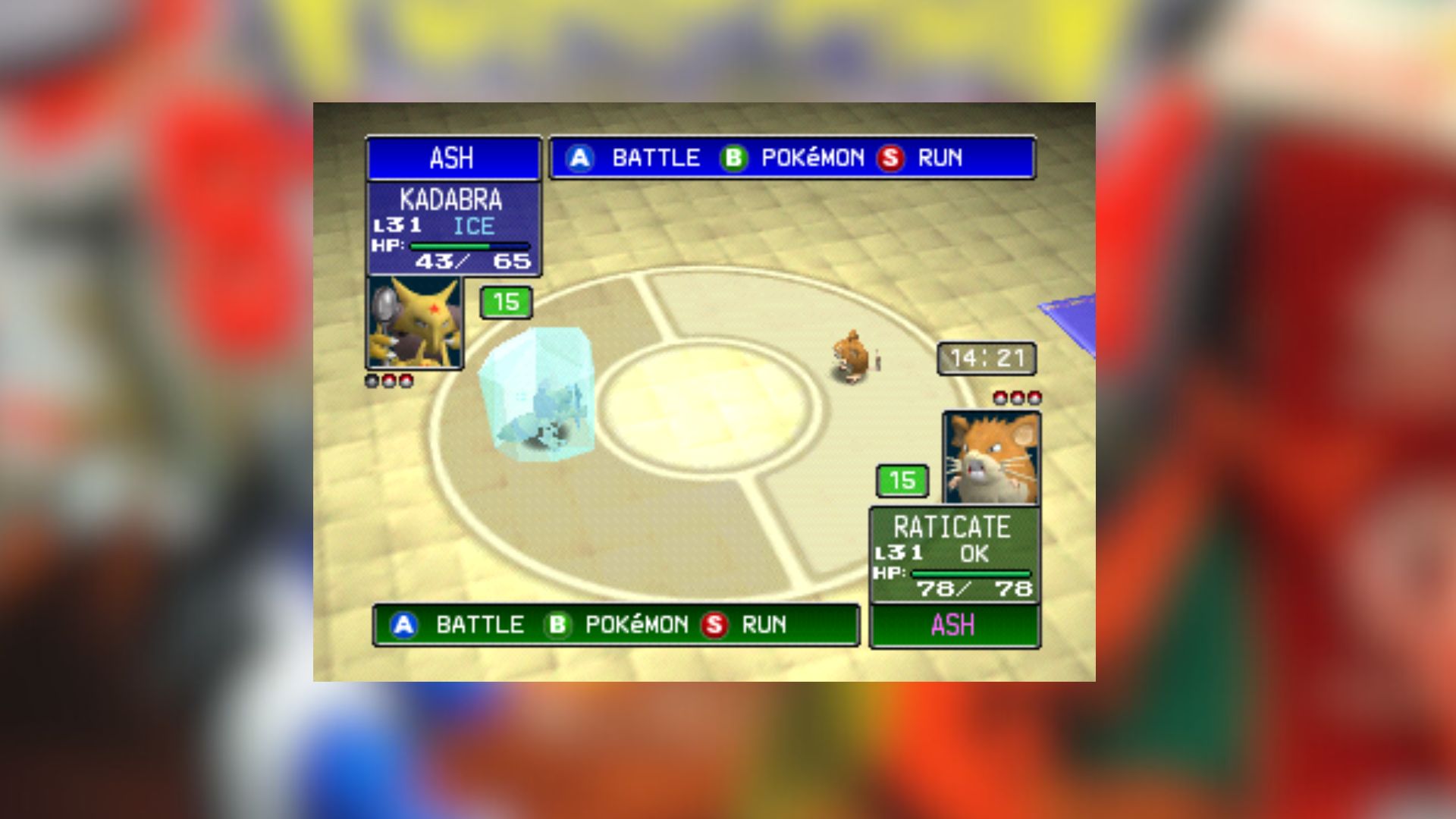Click the top ASH trainer nameplate
Screen dimensions: 1456x819
[453, 158]
